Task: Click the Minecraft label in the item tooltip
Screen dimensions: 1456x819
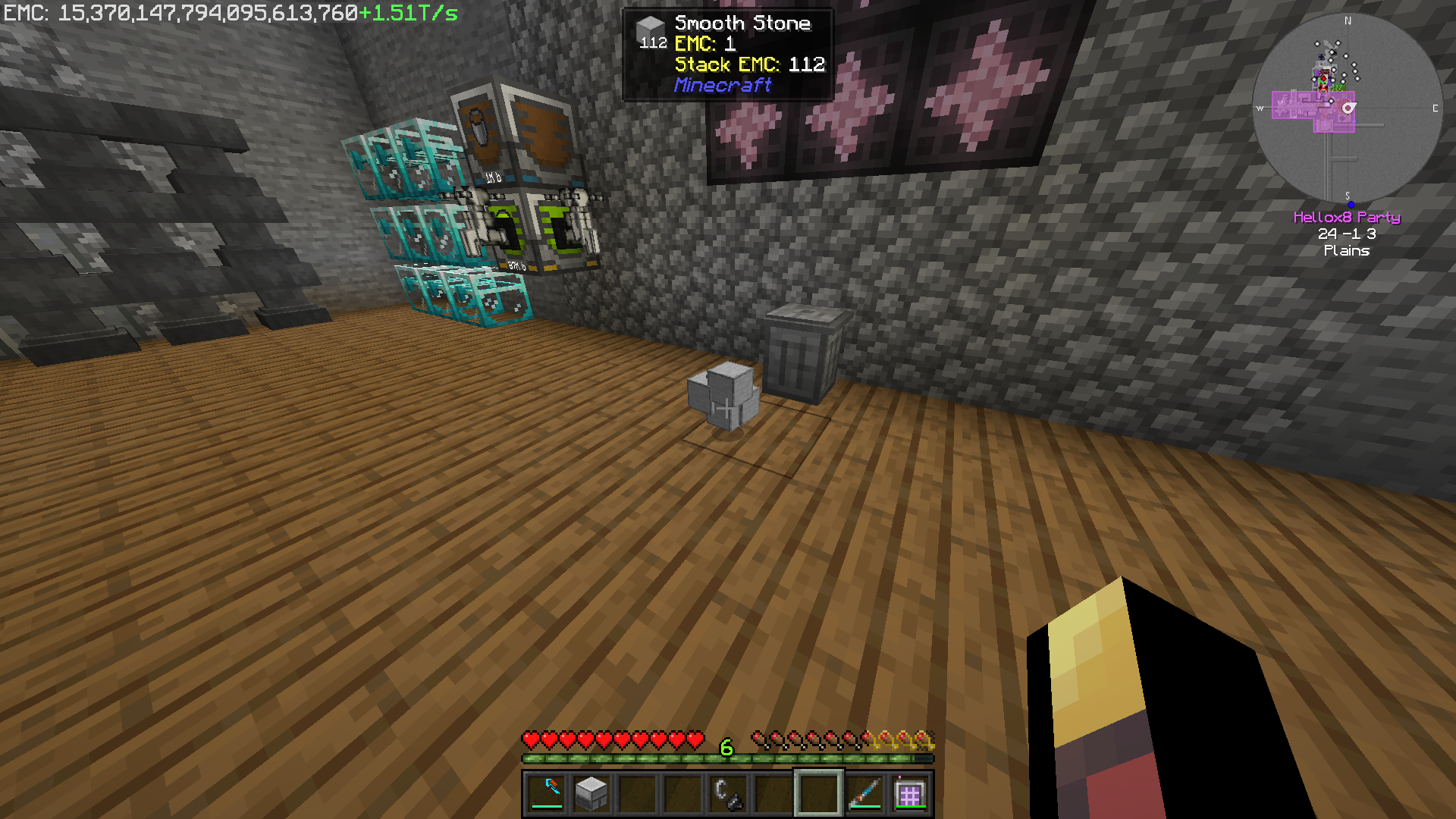Action: [x=721, y=86]
